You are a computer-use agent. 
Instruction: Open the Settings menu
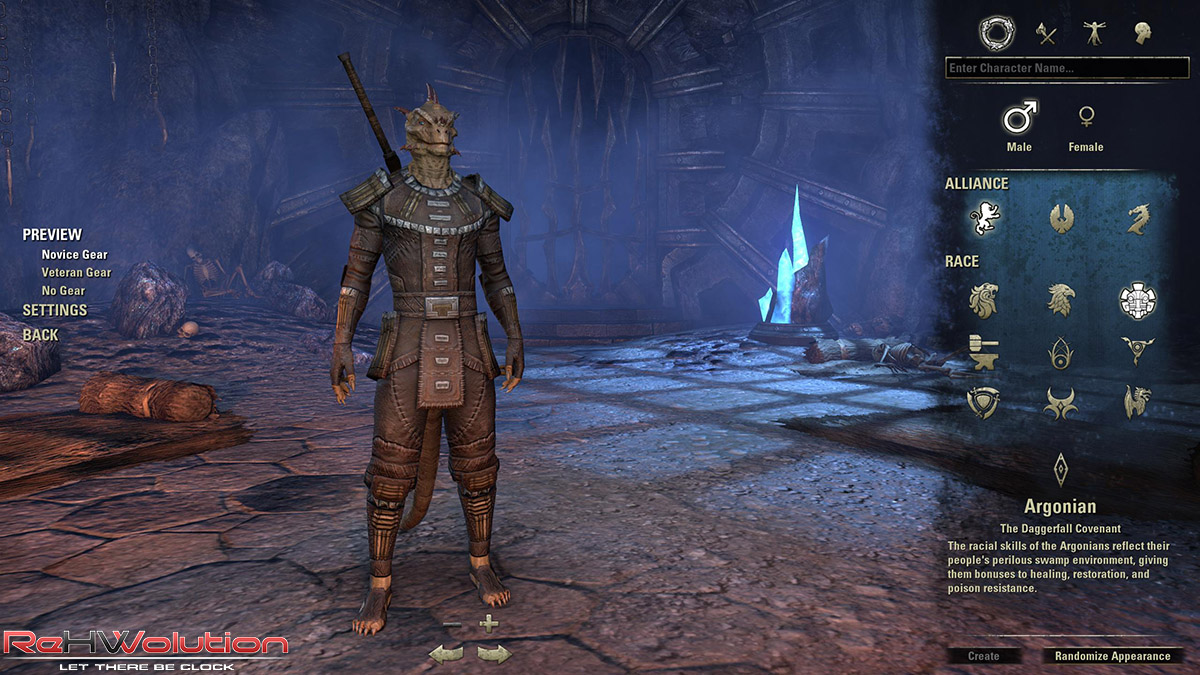[x=55, y=311]
